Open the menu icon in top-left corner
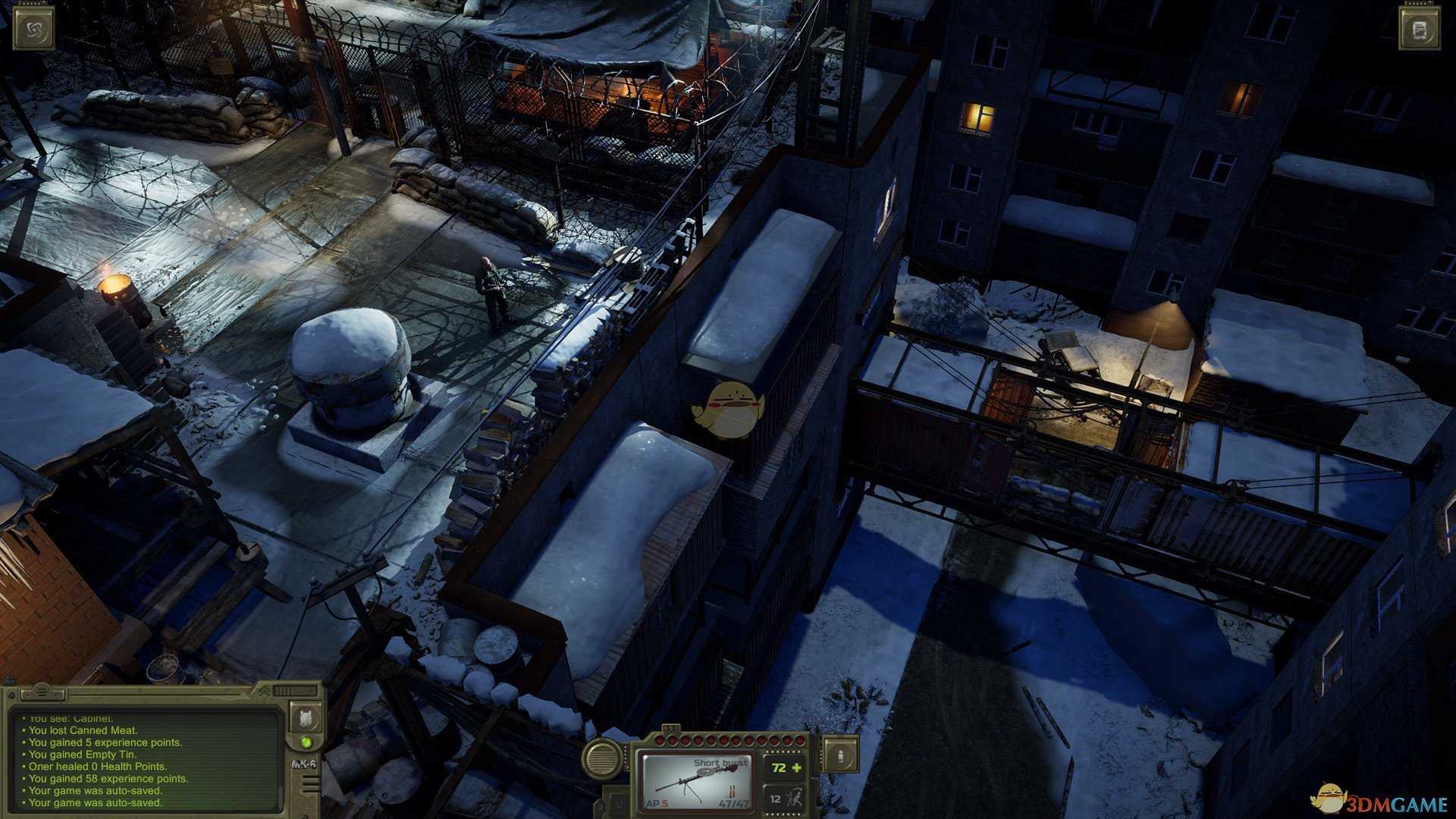 34,30
